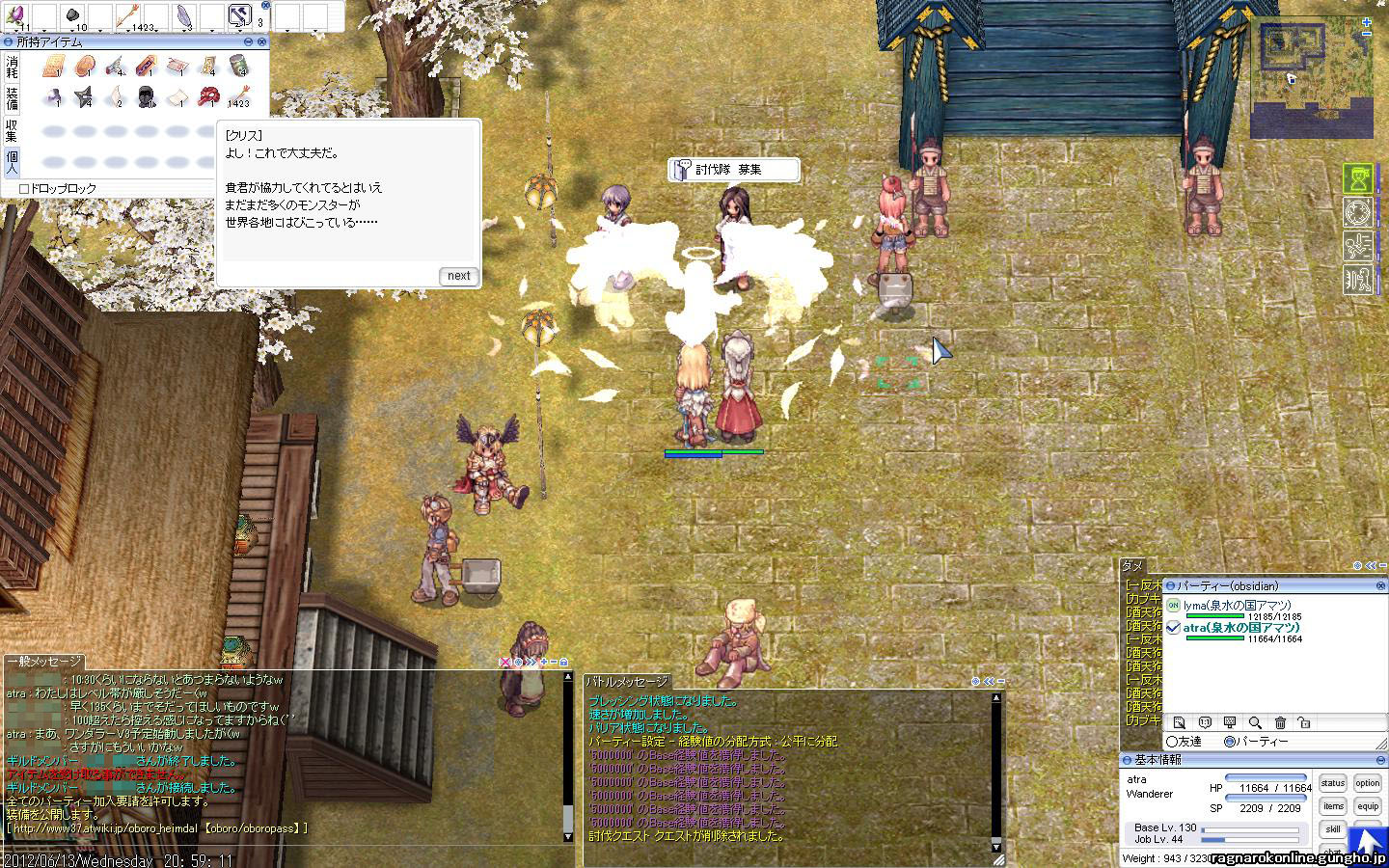Select the 友達 radio button
The width and height of the screenshot is (1389, 868).
(1172, 742)
